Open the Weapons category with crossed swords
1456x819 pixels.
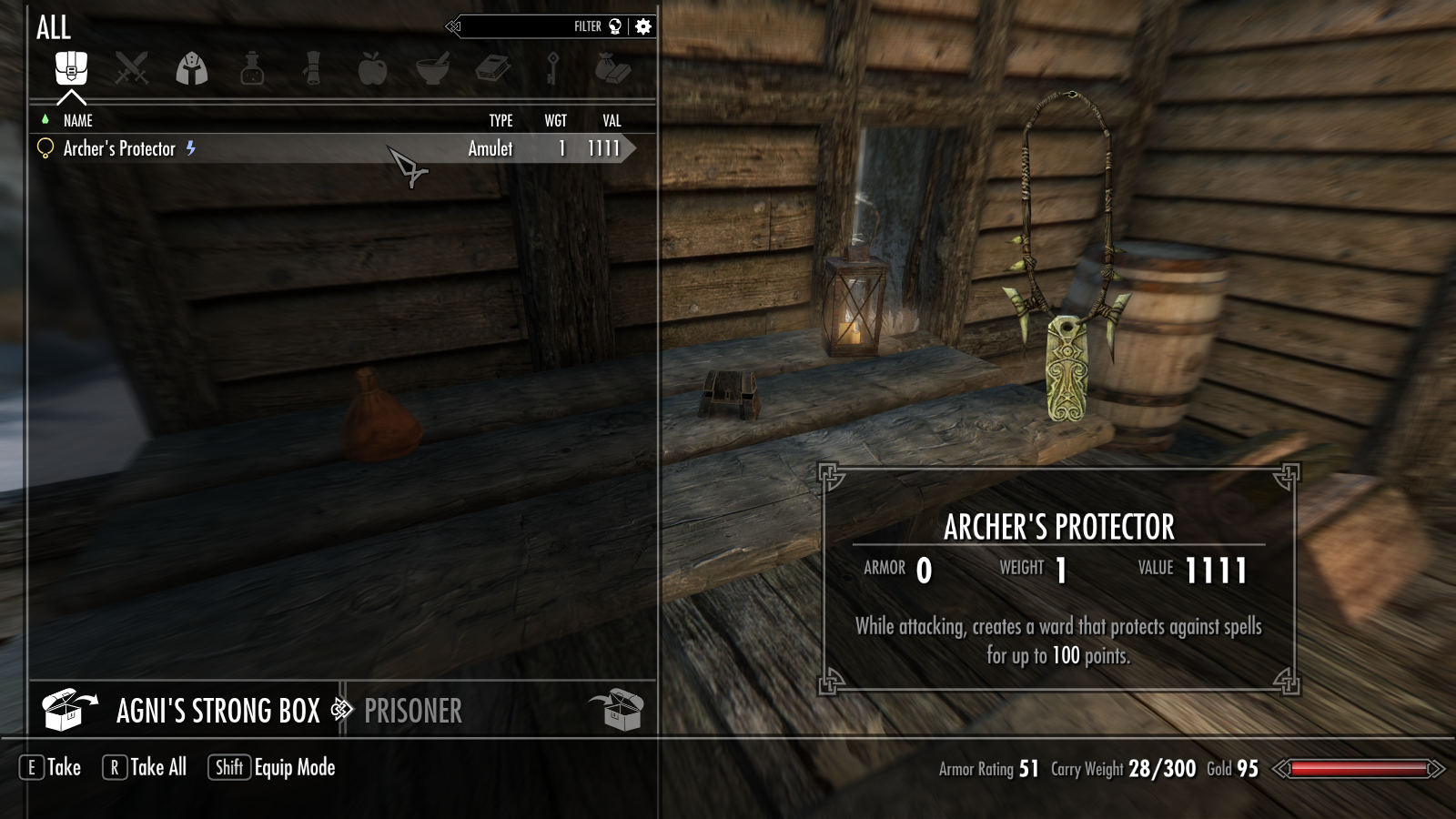(x=131, y=68)
